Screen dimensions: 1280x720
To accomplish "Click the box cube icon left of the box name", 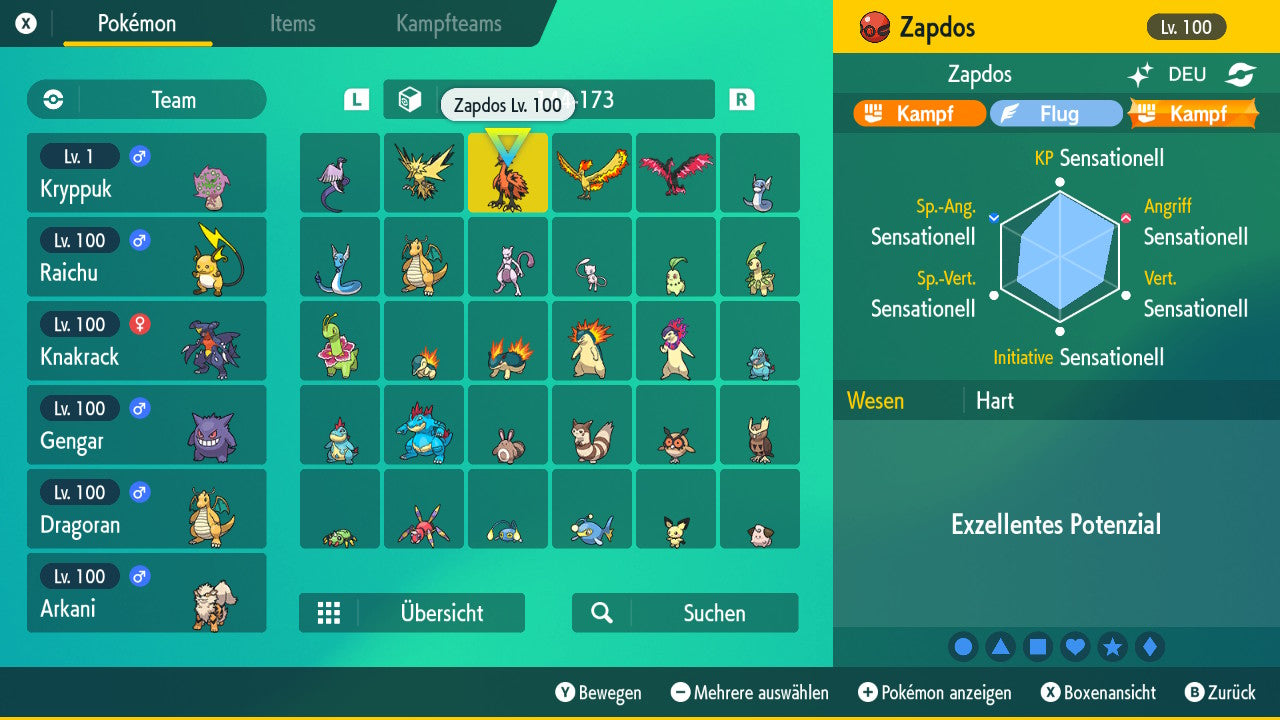I will [x=411, y=99].
